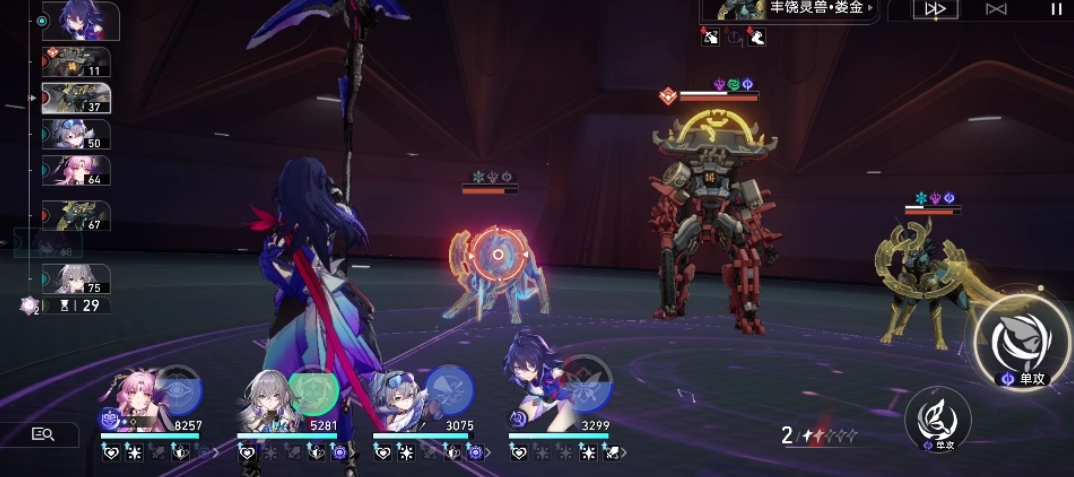Trigger Bronya's green glowing ultimate icon

click(x=313, y=391)
